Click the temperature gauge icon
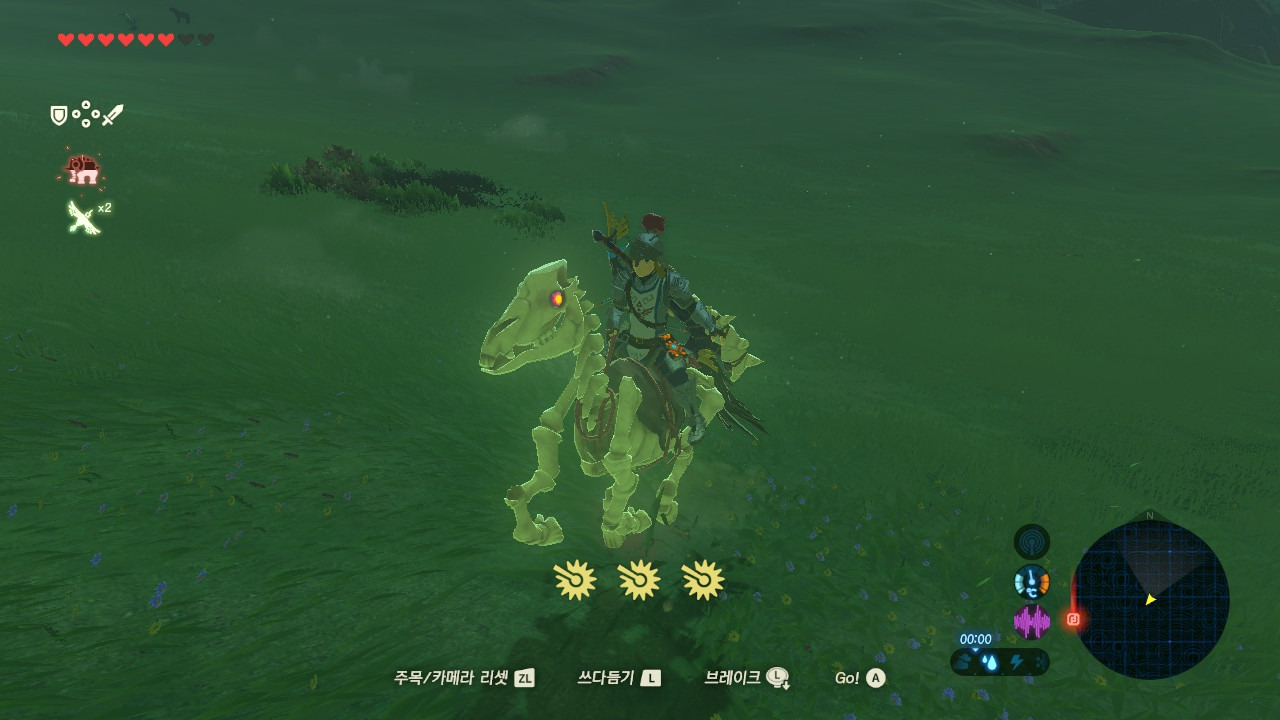This screenshot has height=720, width=1280. click(1032, 582)
